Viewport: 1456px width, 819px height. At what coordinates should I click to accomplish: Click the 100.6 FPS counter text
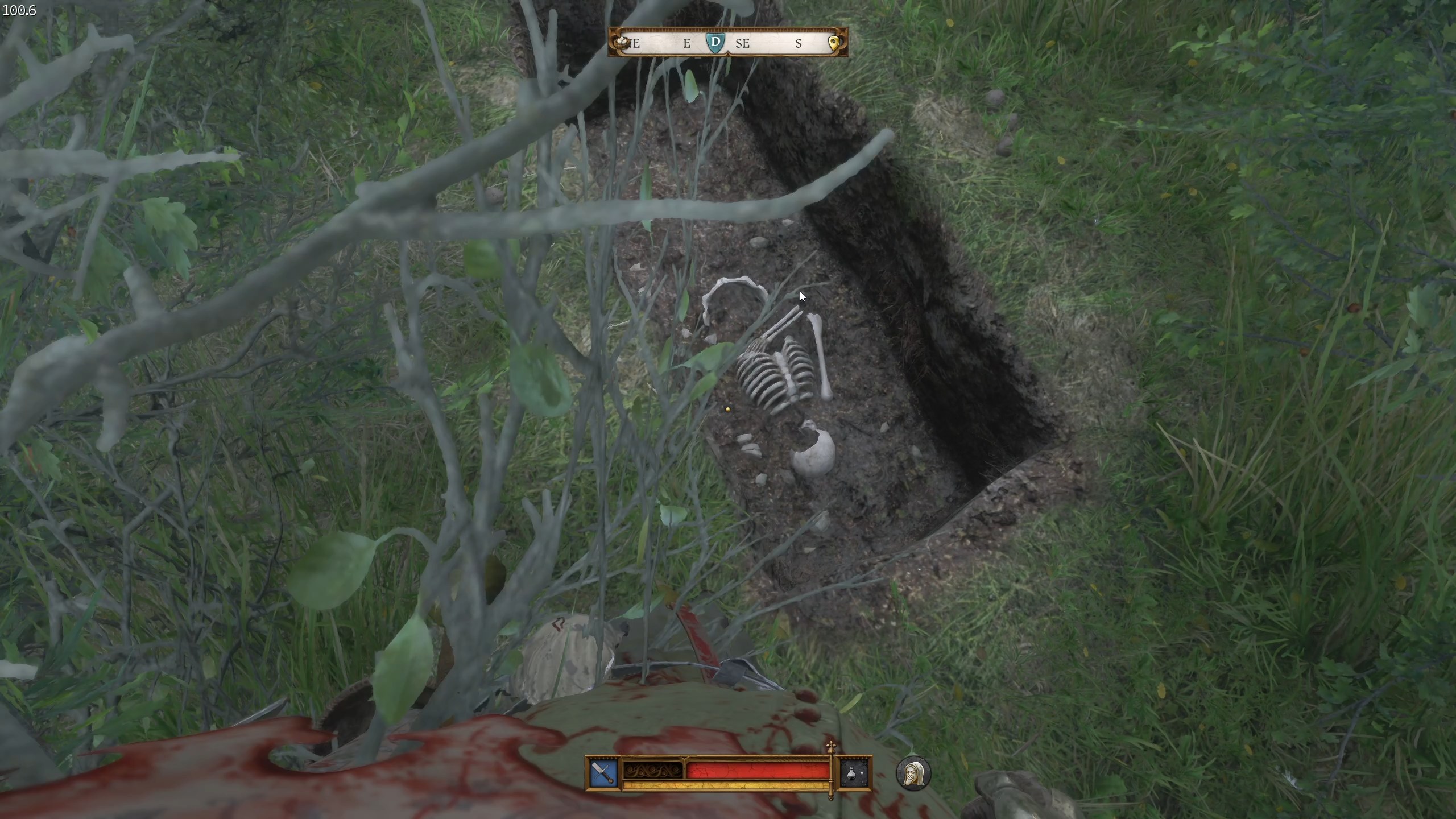click(20, 9)
